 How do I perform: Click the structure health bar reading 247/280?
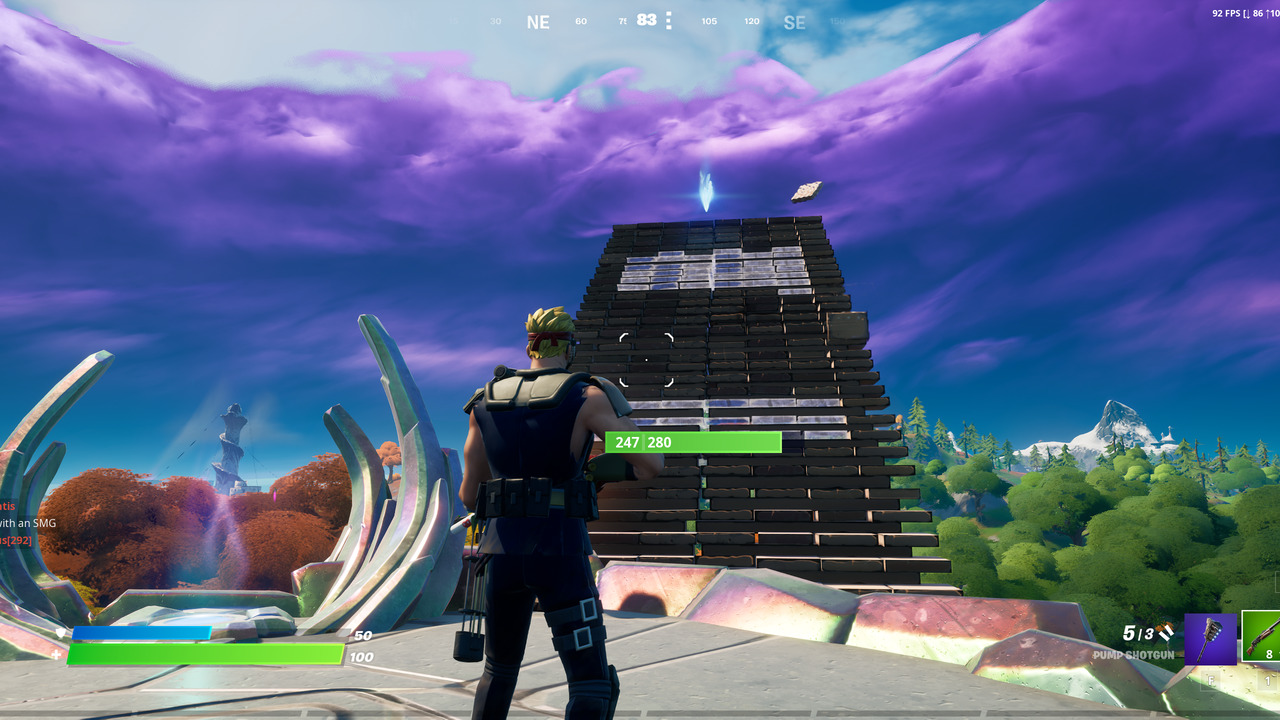[x=693, y=442]
